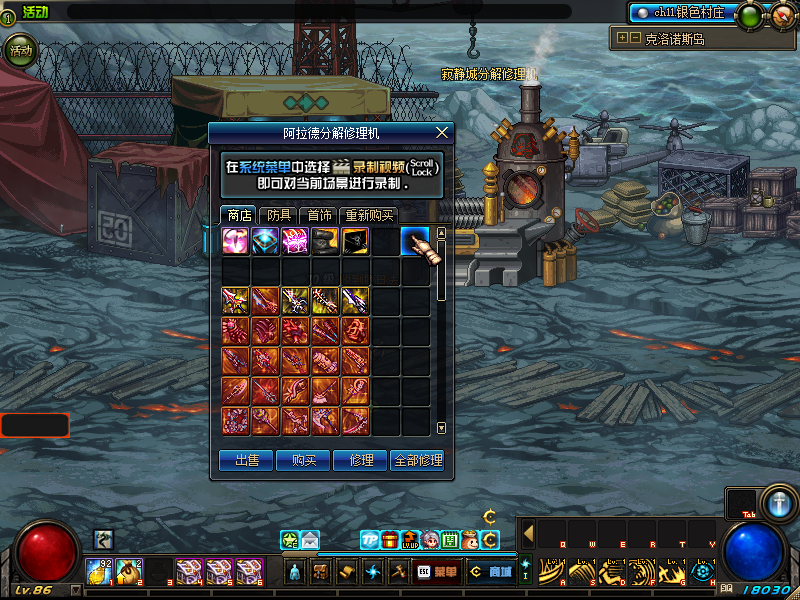The height and width of the screenshot is (600, 800).
Task: Close the 阿拉德分解修理机 shop window
Action: coord(442,132)
